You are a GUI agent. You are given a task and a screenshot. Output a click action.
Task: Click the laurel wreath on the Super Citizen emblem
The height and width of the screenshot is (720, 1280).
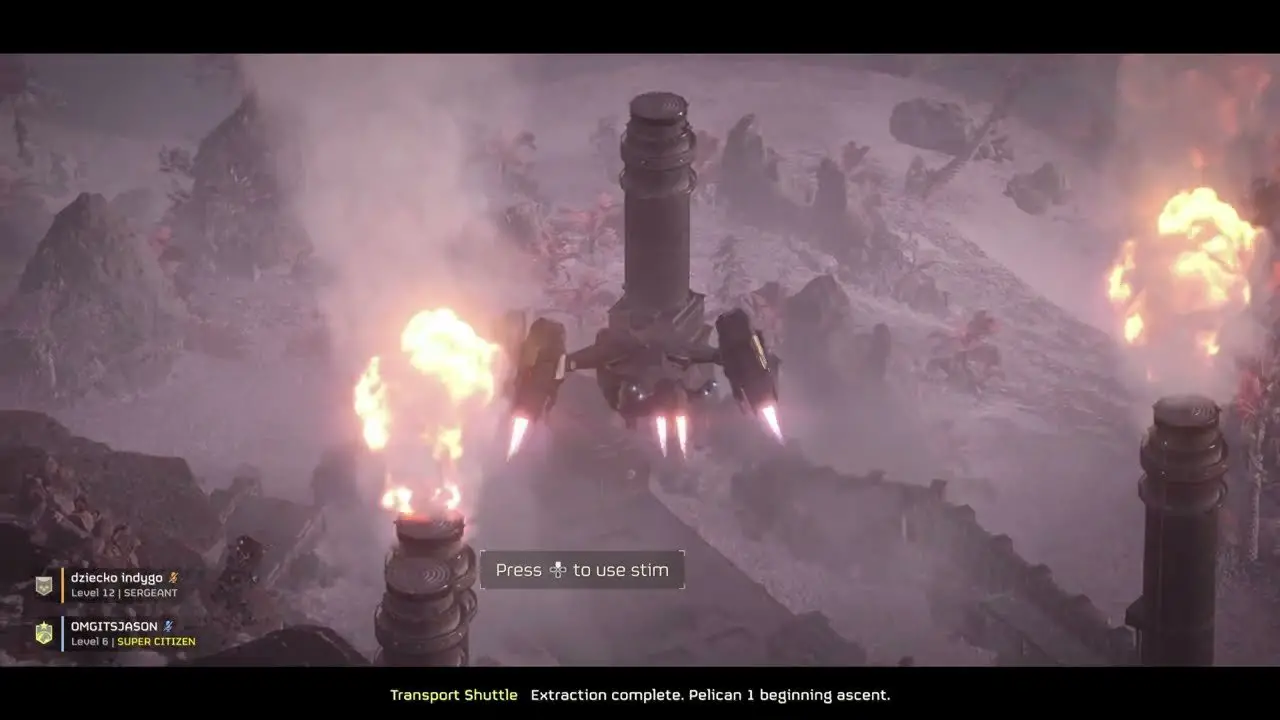(44, 637)
